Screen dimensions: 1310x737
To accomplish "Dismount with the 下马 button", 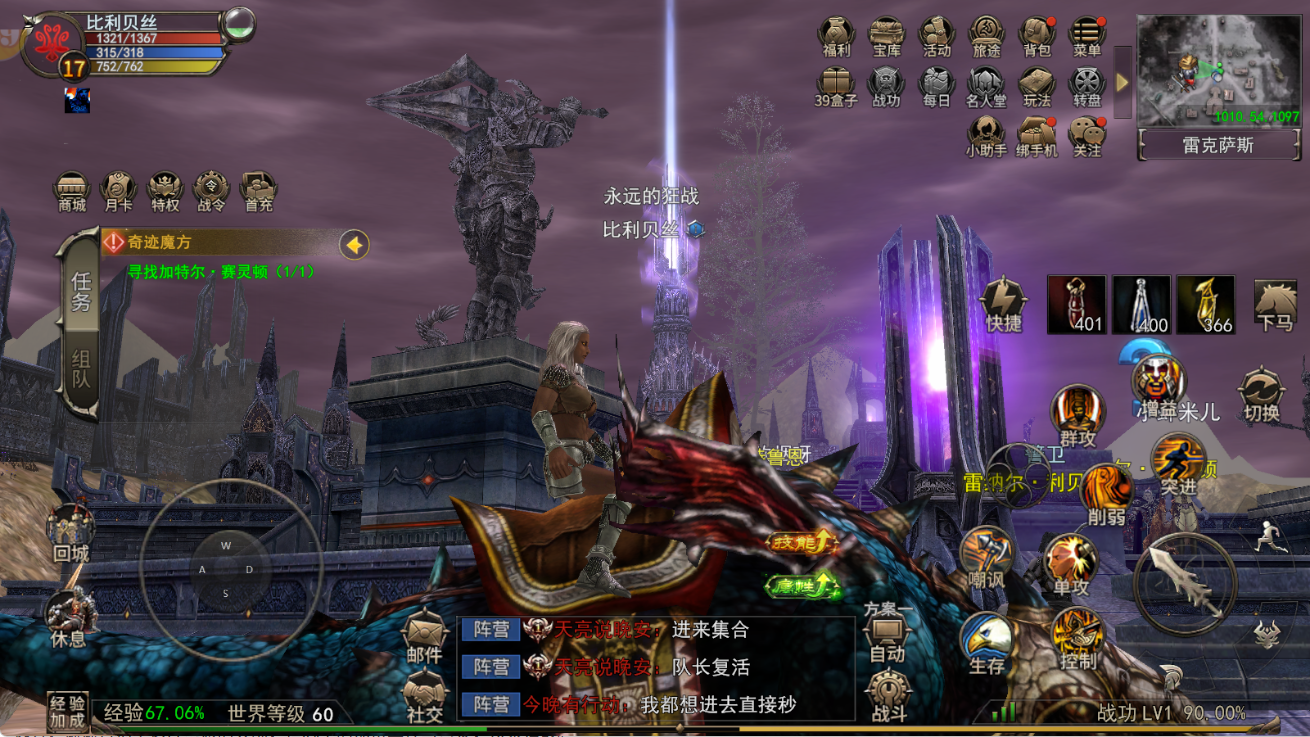I will (x=1275, y=305).
